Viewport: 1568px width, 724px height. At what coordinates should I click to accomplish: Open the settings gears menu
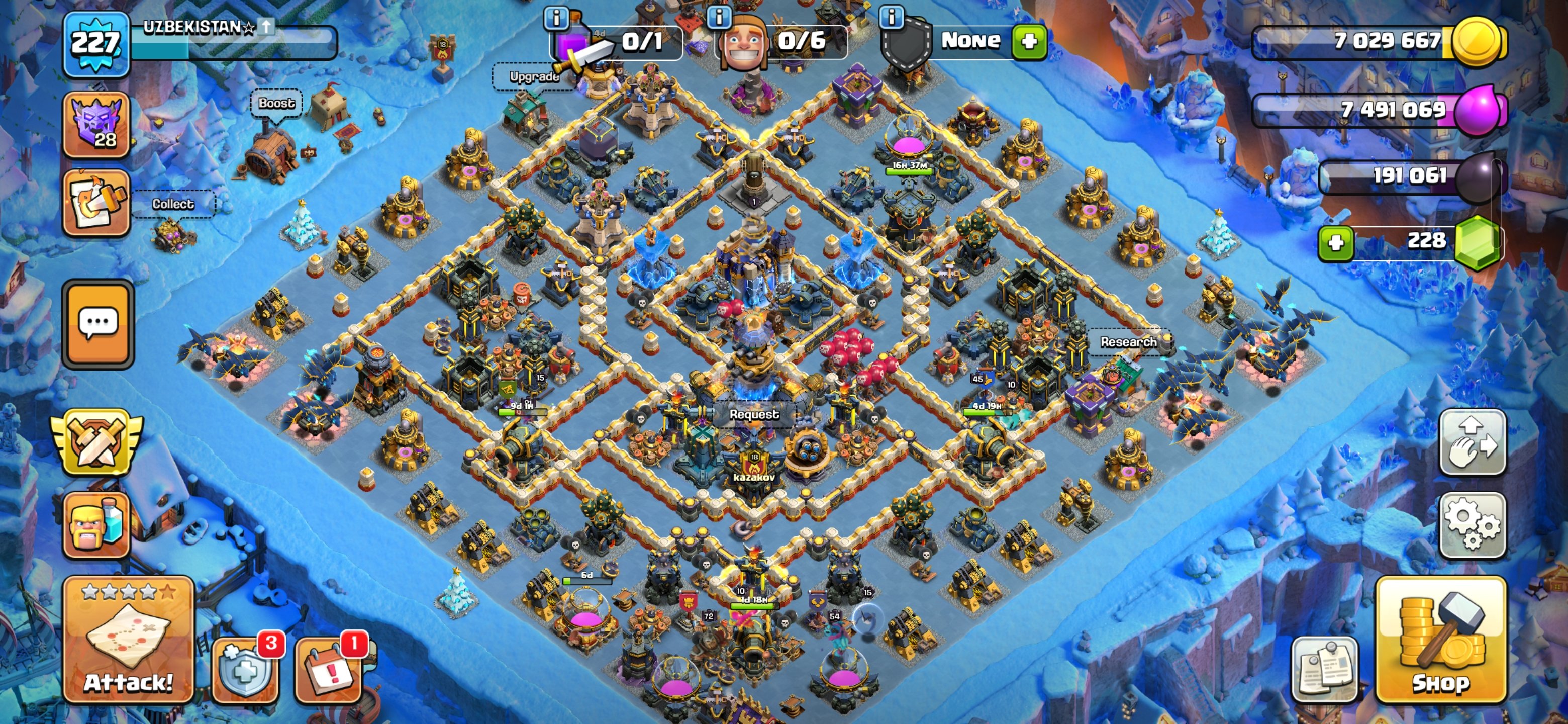[x=1472, y=525]
